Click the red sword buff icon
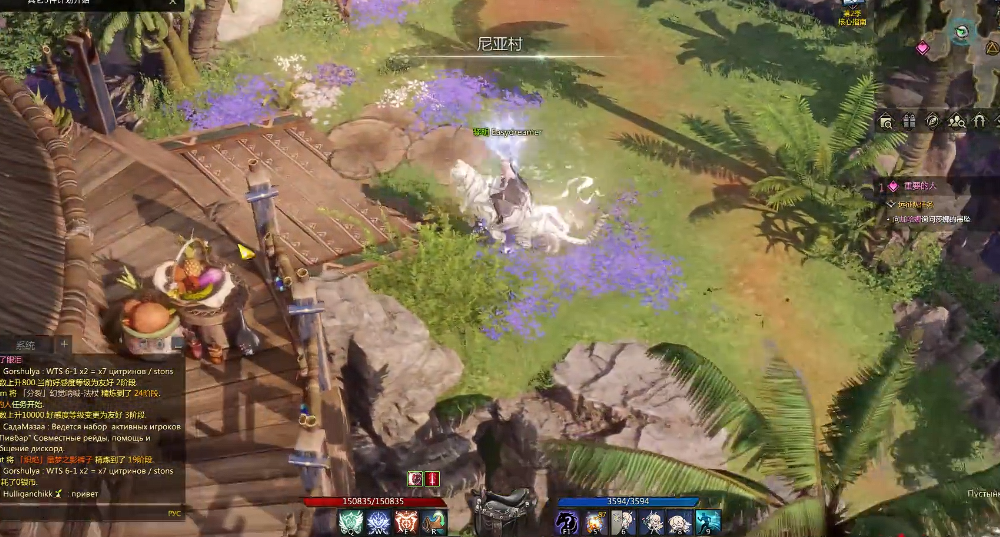 coord(432,479)
